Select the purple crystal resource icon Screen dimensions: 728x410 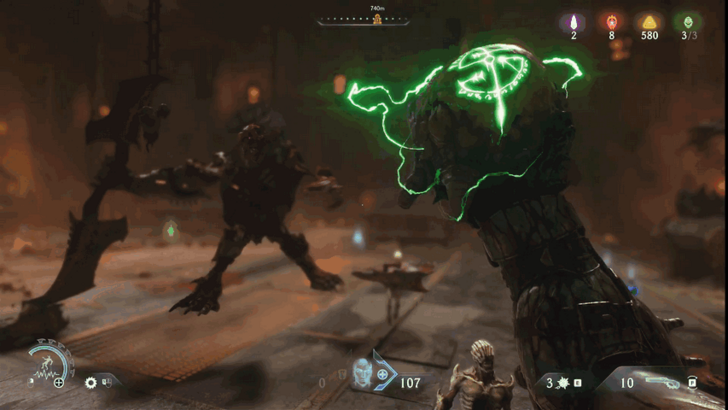pos(574,21)
